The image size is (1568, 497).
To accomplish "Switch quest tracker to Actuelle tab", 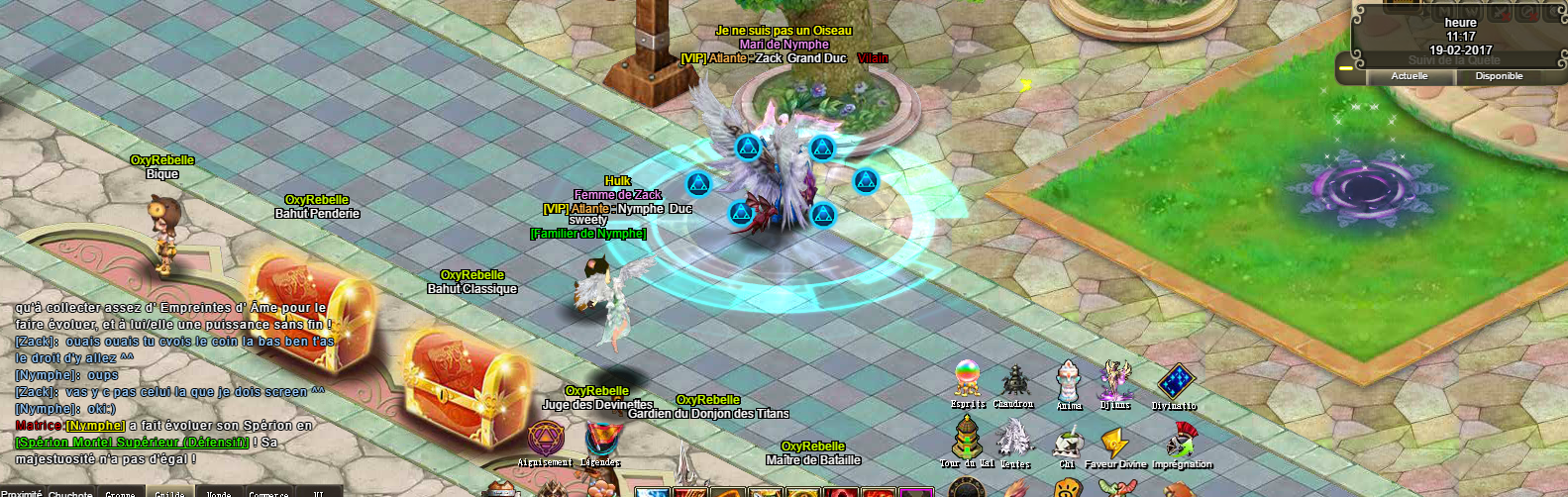I will (x=1410, y=76).
